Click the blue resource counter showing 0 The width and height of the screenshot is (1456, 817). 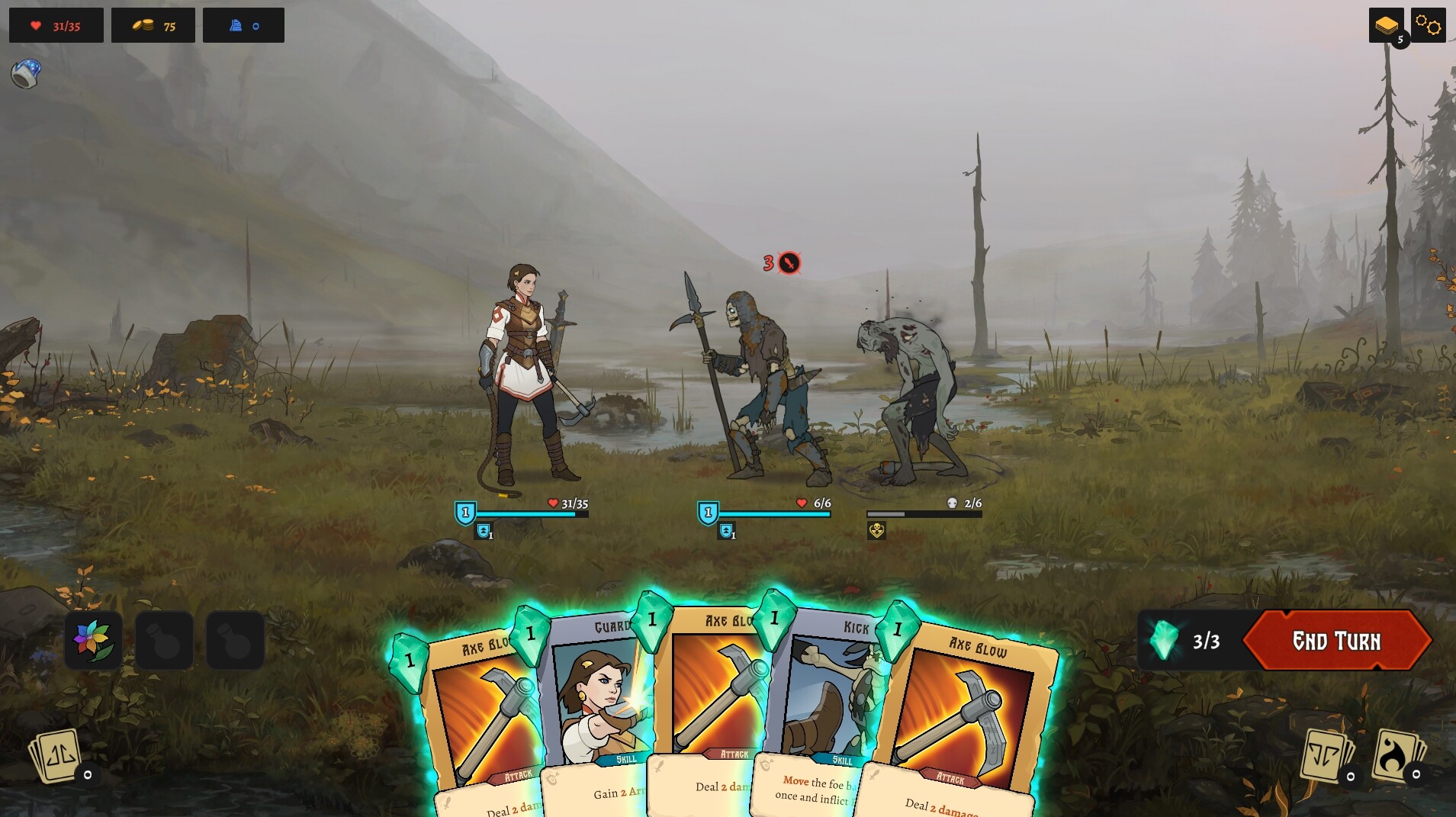244,24
